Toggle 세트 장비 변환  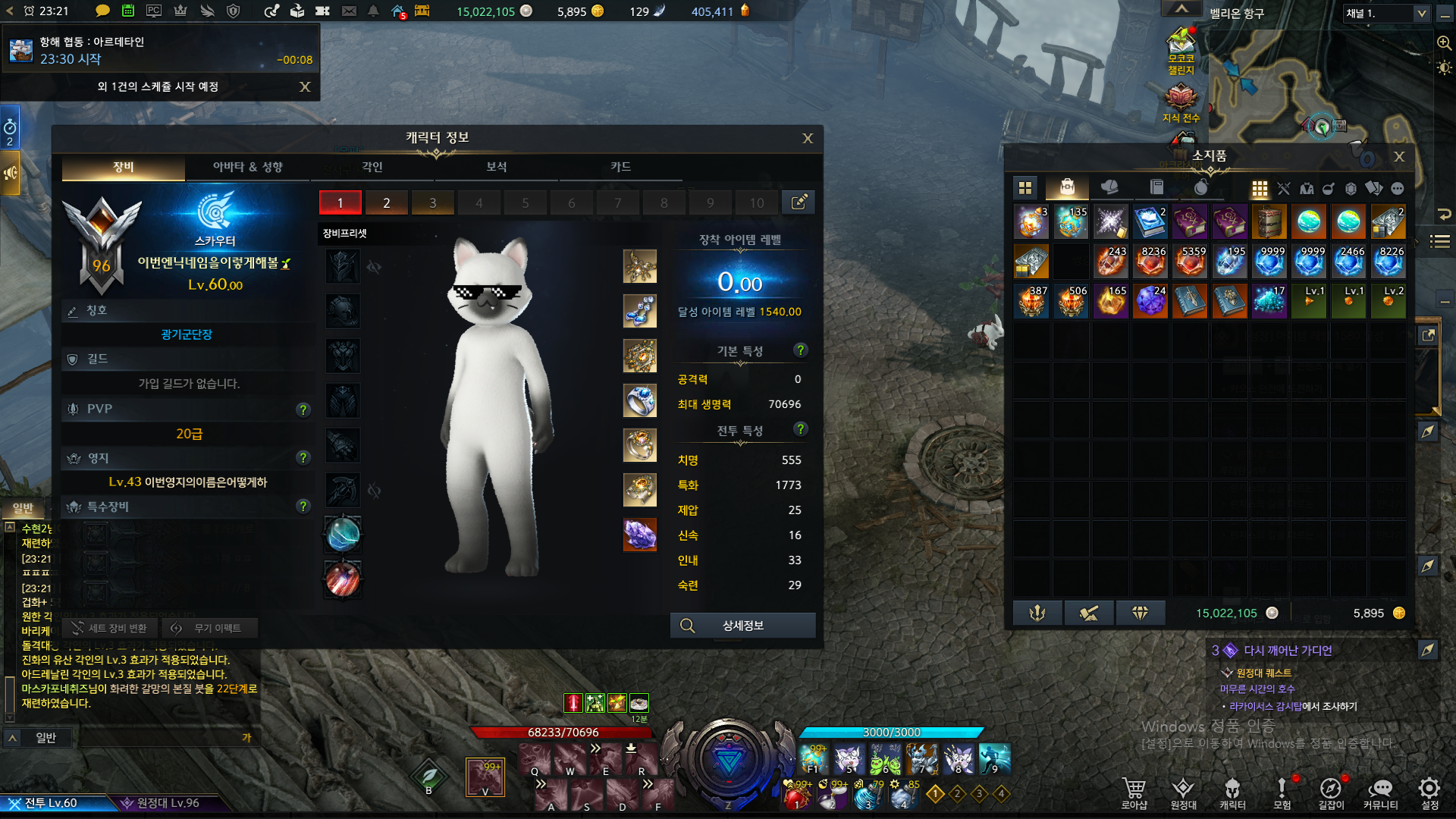110,628
